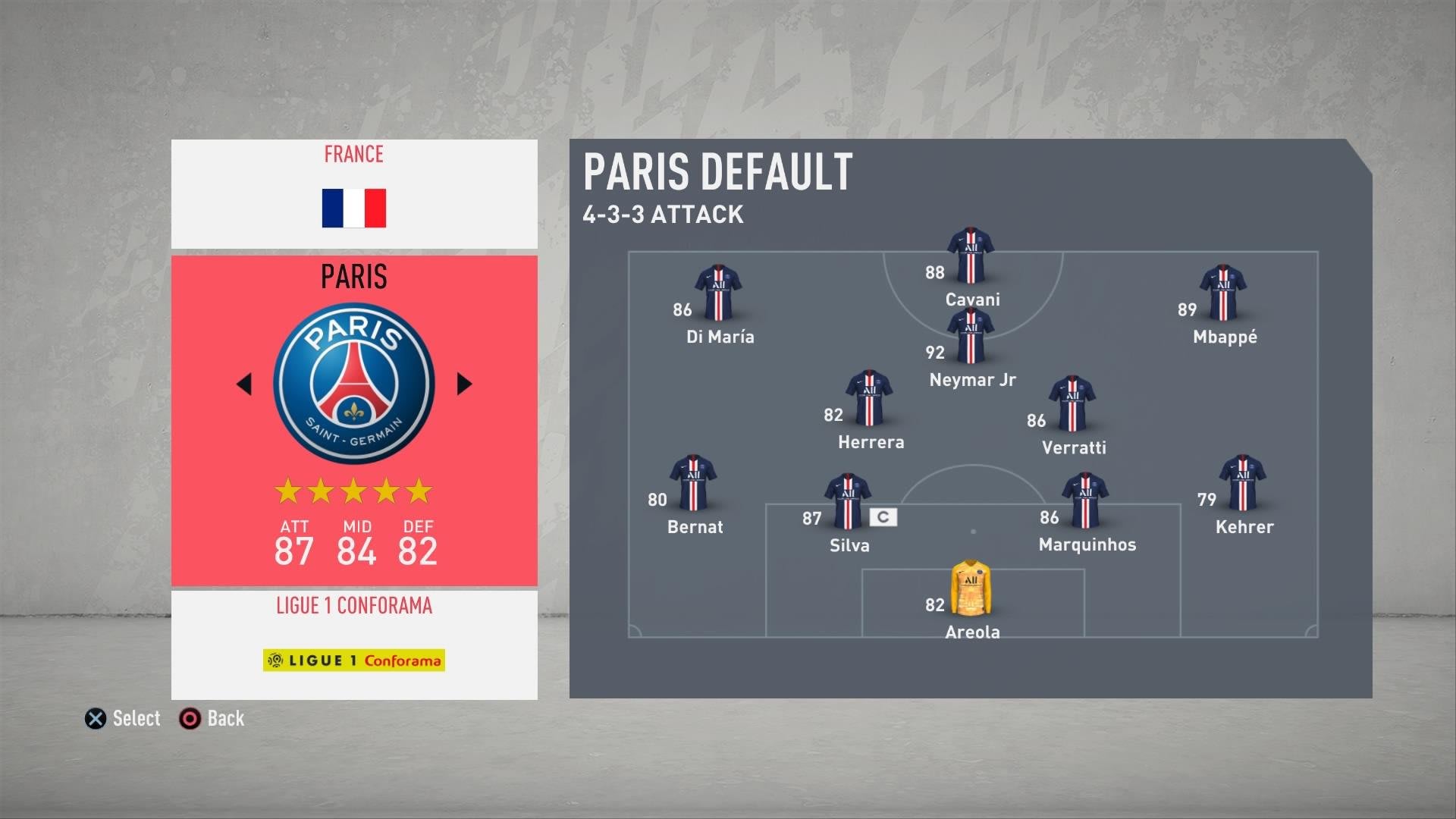1456x819 pixels.
Task: Click captain Silva's shirt in defence
Action: pyautogui.click(x=847, y=501)
